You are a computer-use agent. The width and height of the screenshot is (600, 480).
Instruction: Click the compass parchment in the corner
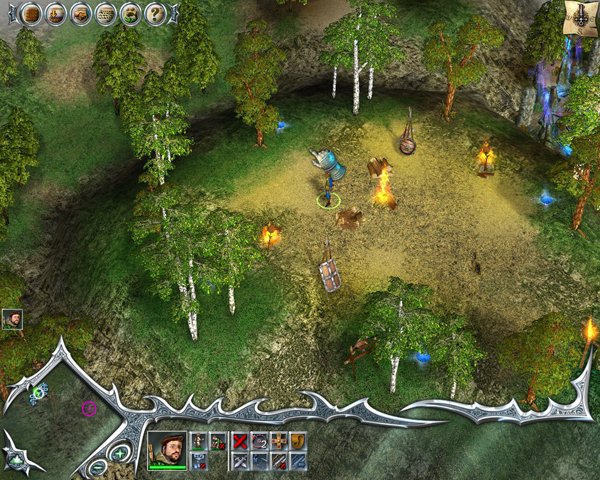click(x=580, y=15)
